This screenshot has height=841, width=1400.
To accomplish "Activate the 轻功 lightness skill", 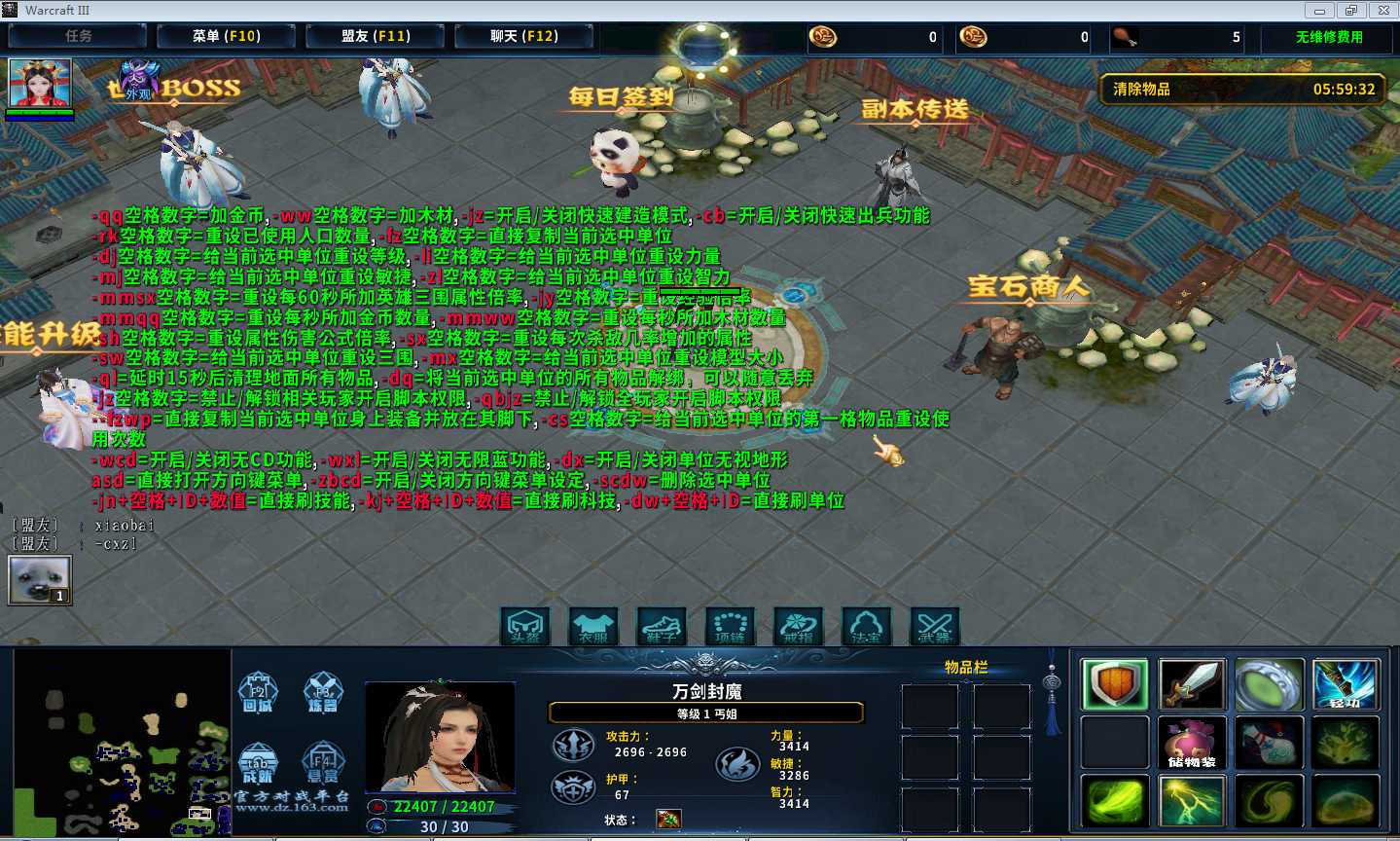I will (1346, 684).
